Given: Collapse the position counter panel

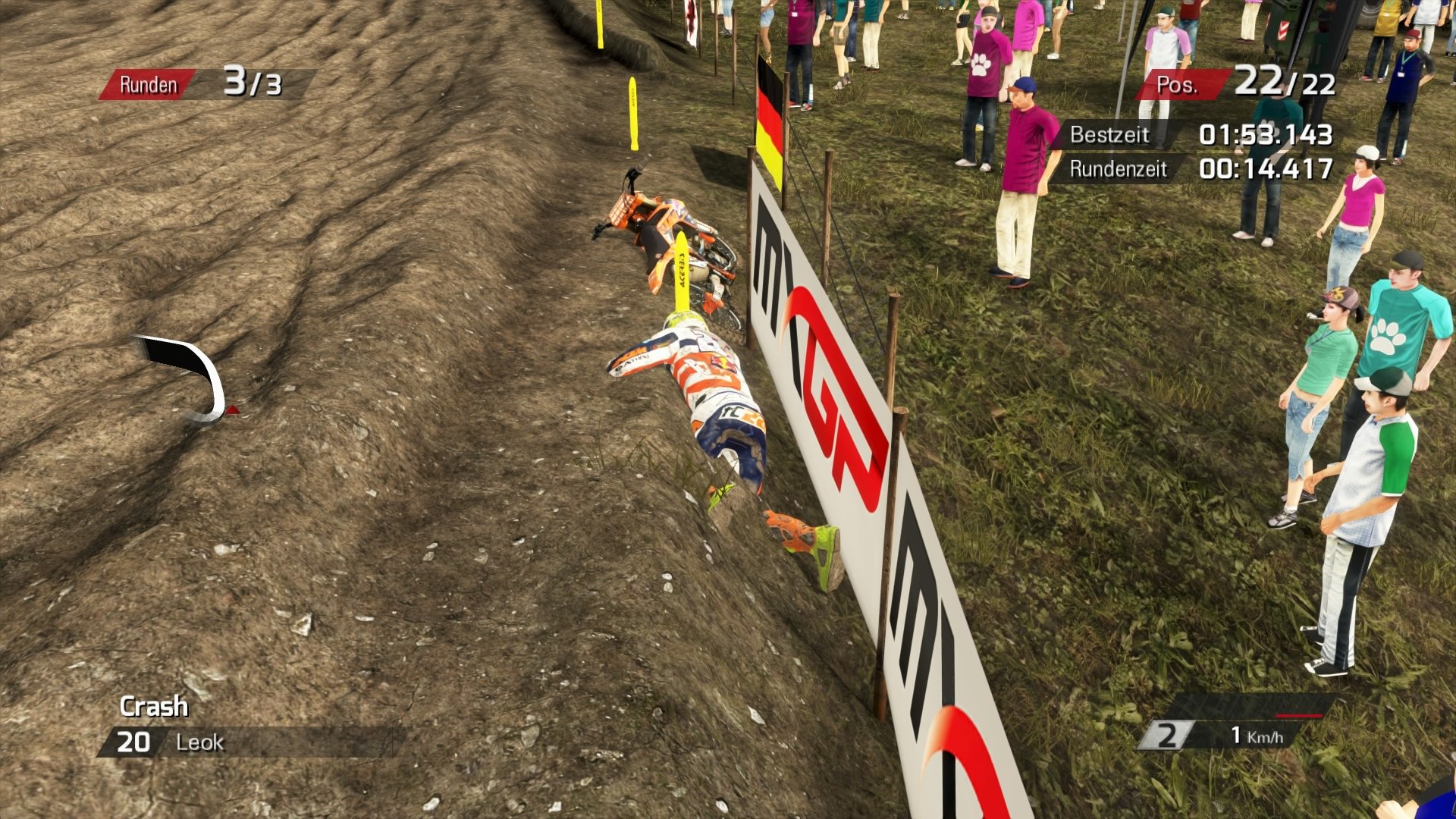Looking at the screenshot, I should pos(1228,83).
